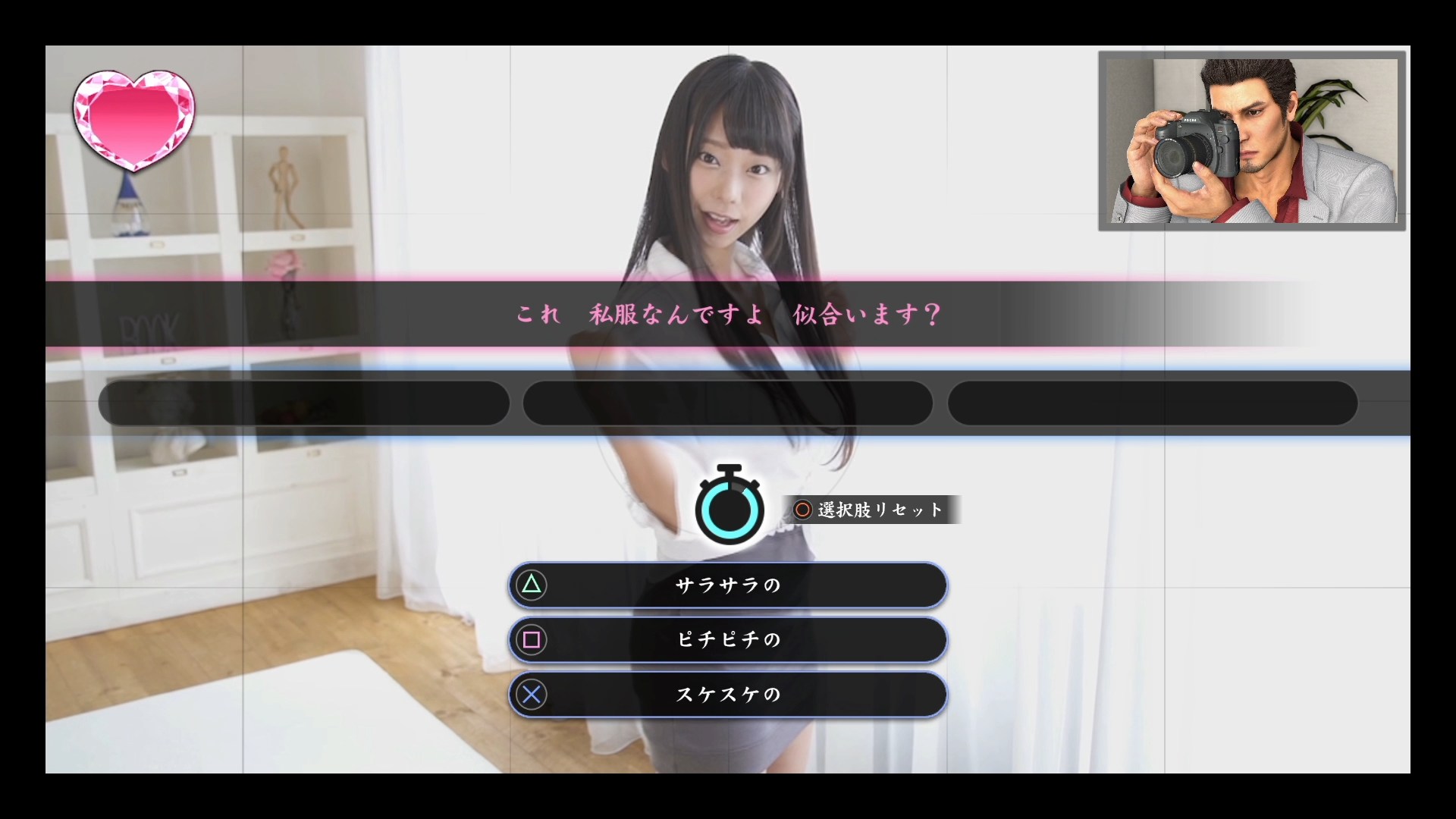1456x819 pixels.
Task: Open the dialogue subtitle bar with 私服なんですよ
Action: (x=726, y=315)
